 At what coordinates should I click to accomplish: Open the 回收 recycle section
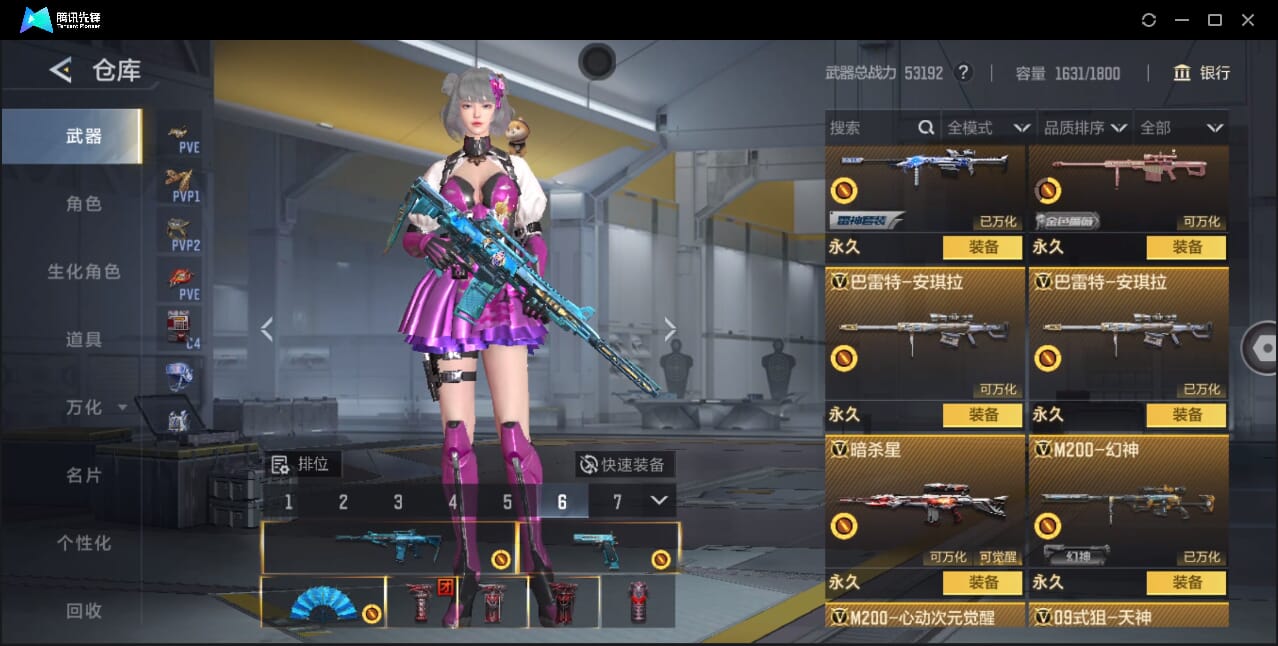coord(84,610)
